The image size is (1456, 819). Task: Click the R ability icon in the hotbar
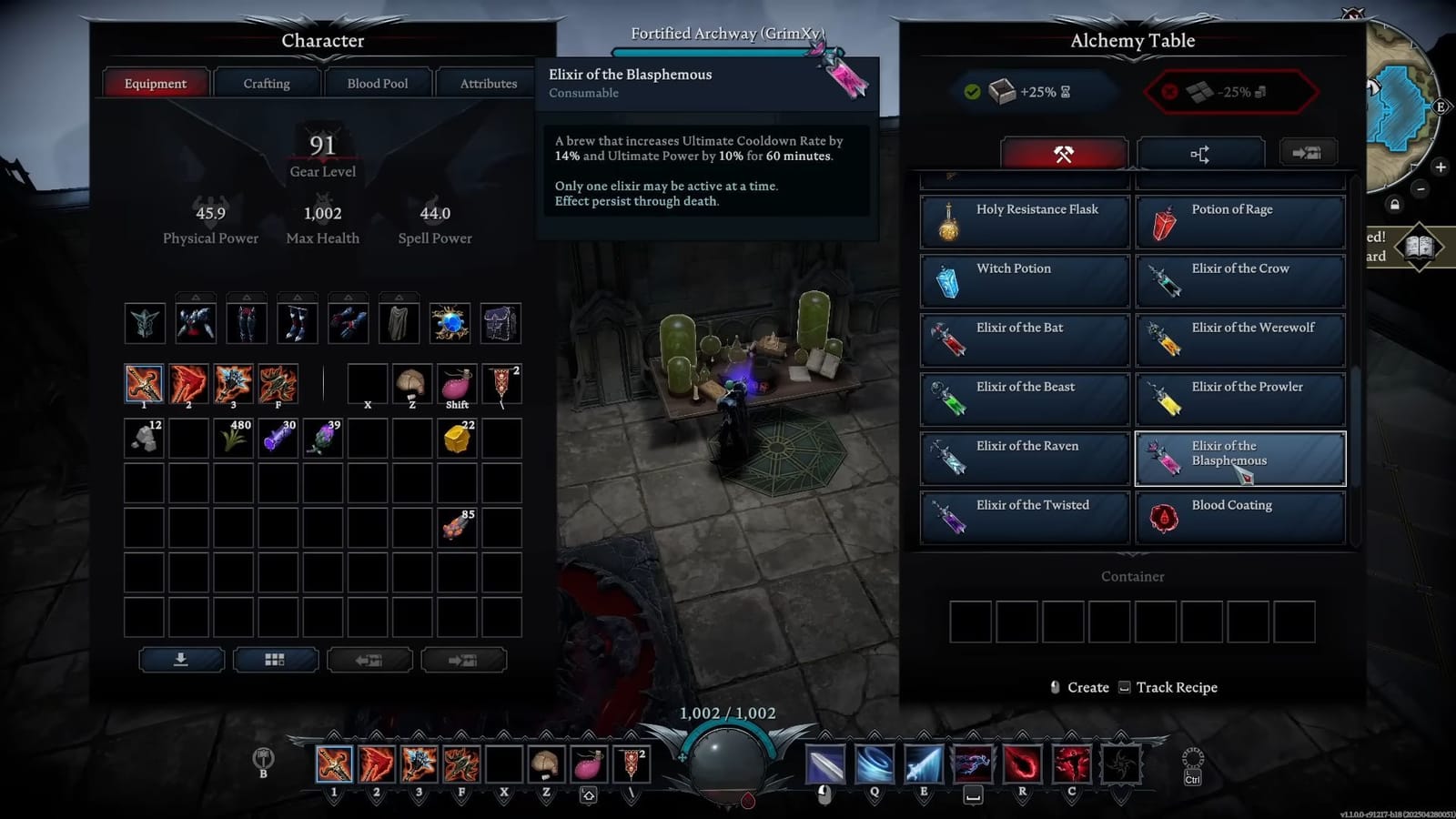tap(1024, 764)
